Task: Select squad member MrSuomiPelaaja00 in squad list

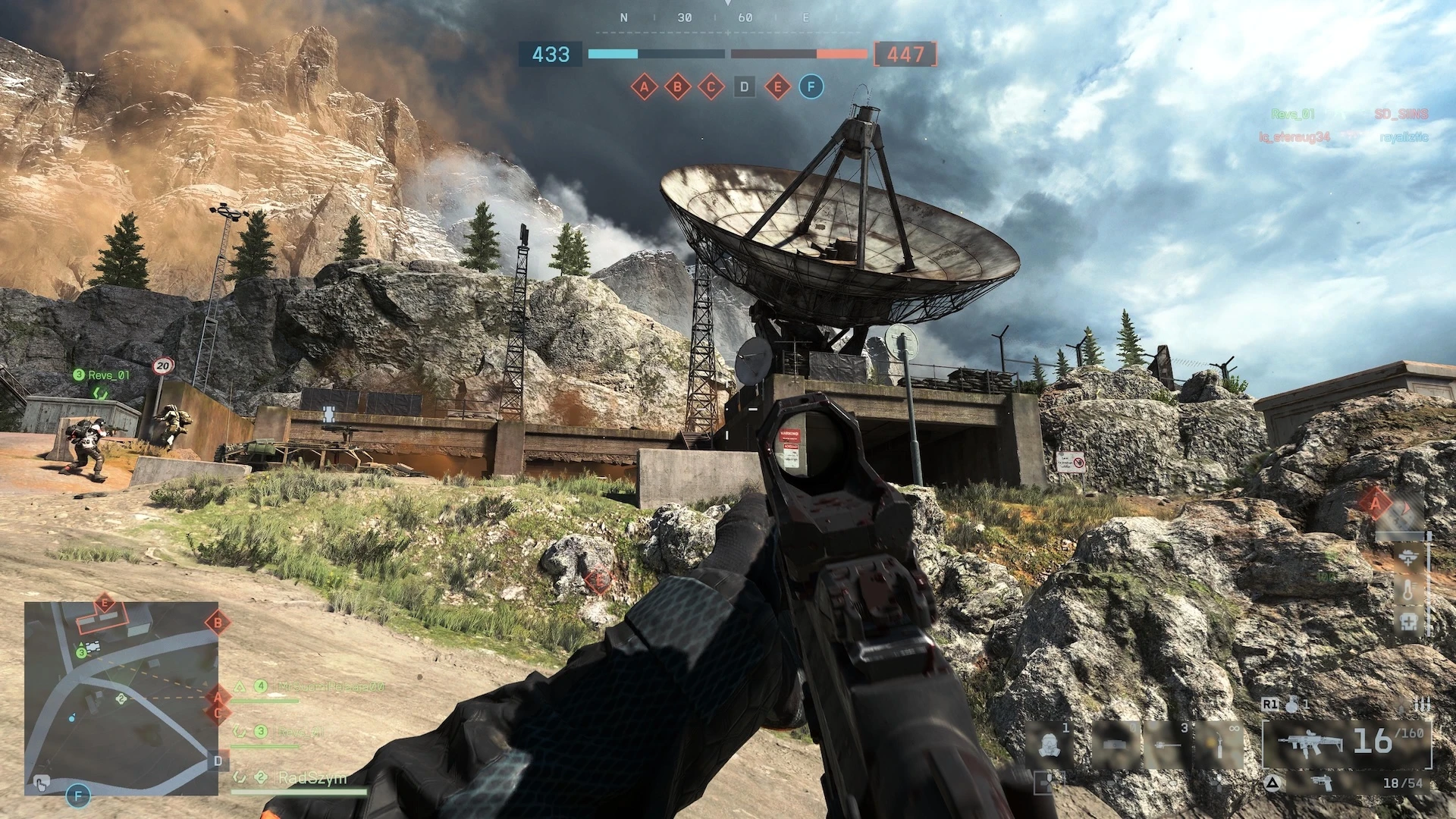Action: (331, 686)
